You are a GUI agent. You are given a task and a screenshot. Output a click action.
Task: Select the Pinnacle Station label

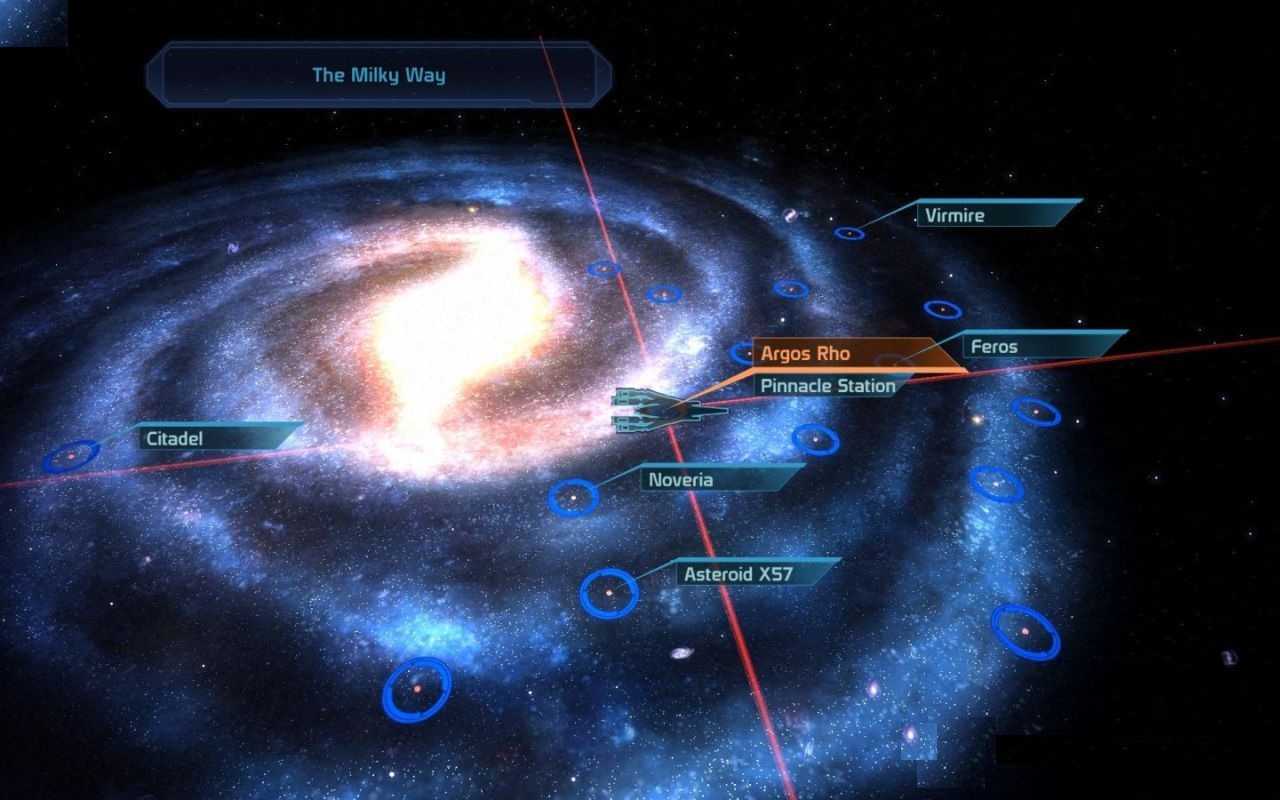tap(827, 385)
